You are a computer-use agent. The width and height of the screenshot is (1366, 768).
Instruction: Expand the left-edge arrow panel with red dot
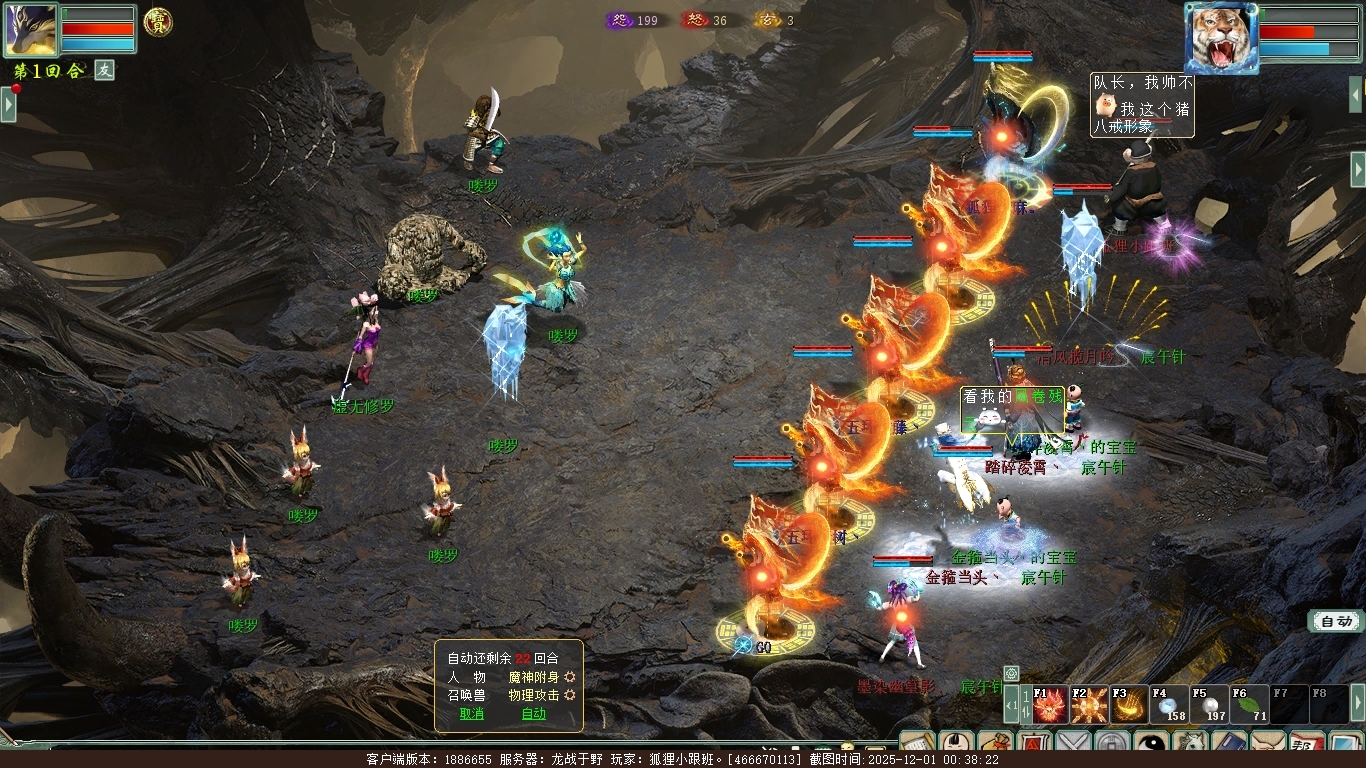click(x=8, y=104)
